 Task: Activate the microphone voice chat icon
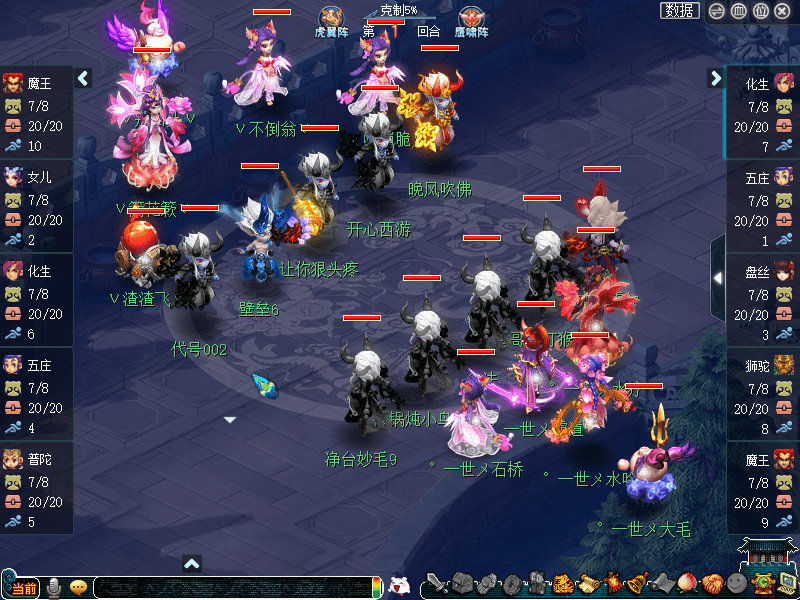[54, 586]
